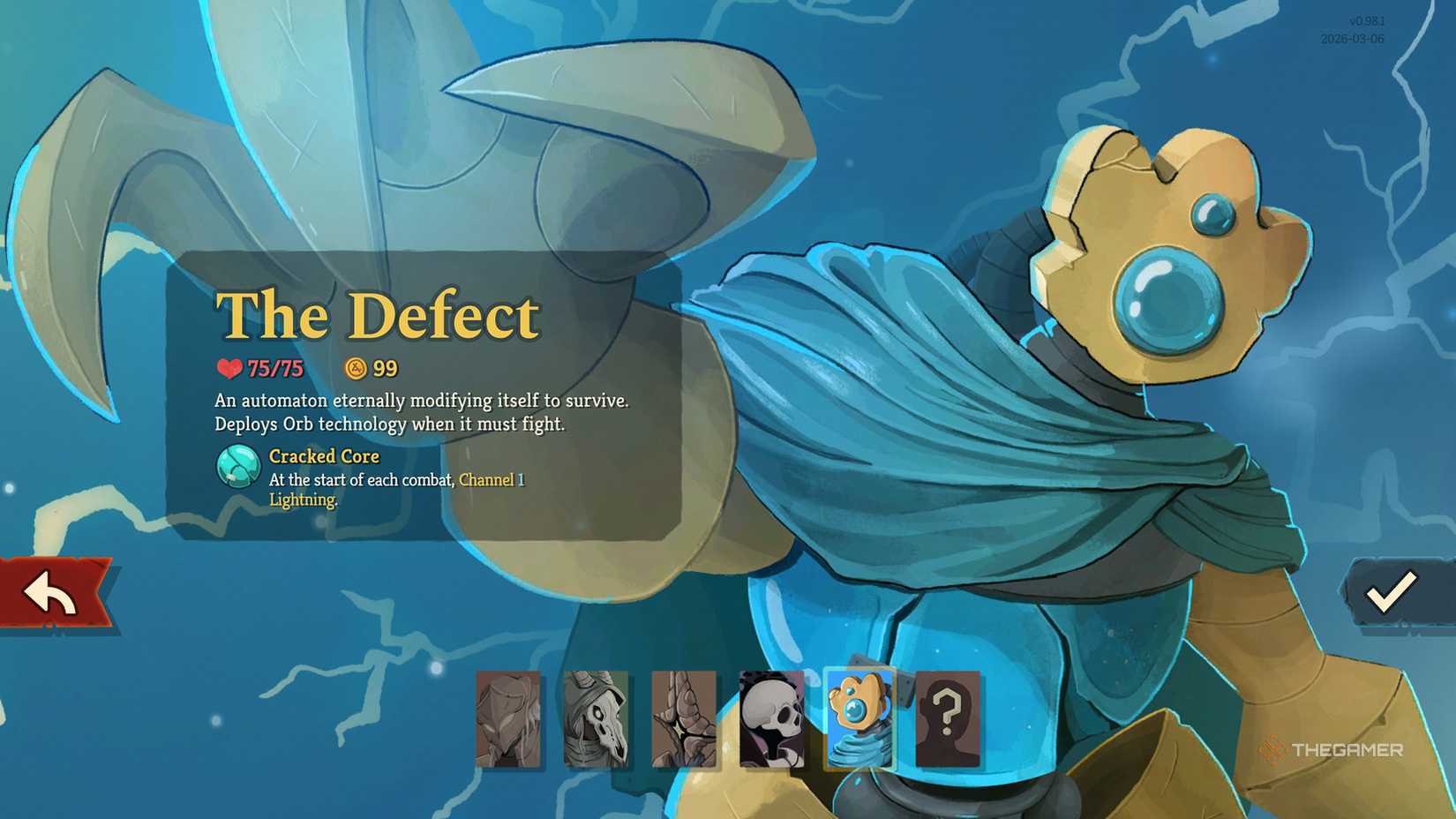This screenshot has height=819, width=1456.
Task: Select the horned beast-skull character portrait
Action: point(595,719)
